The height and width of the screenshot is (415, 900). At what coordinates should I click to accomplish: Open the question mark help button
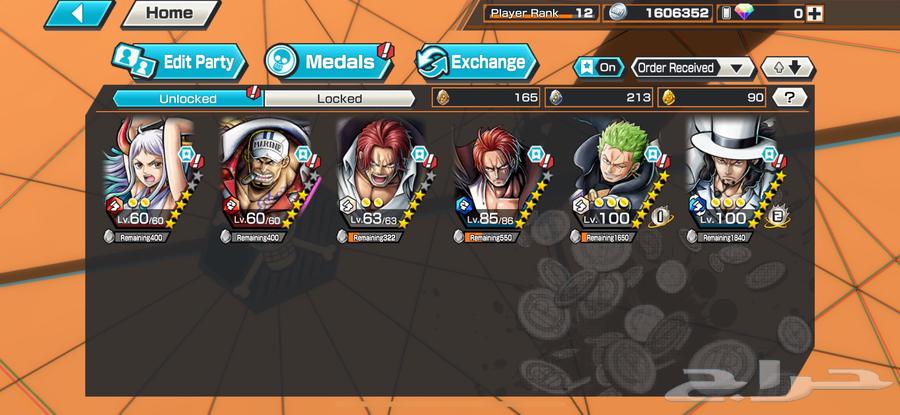[x=790, y=98]
